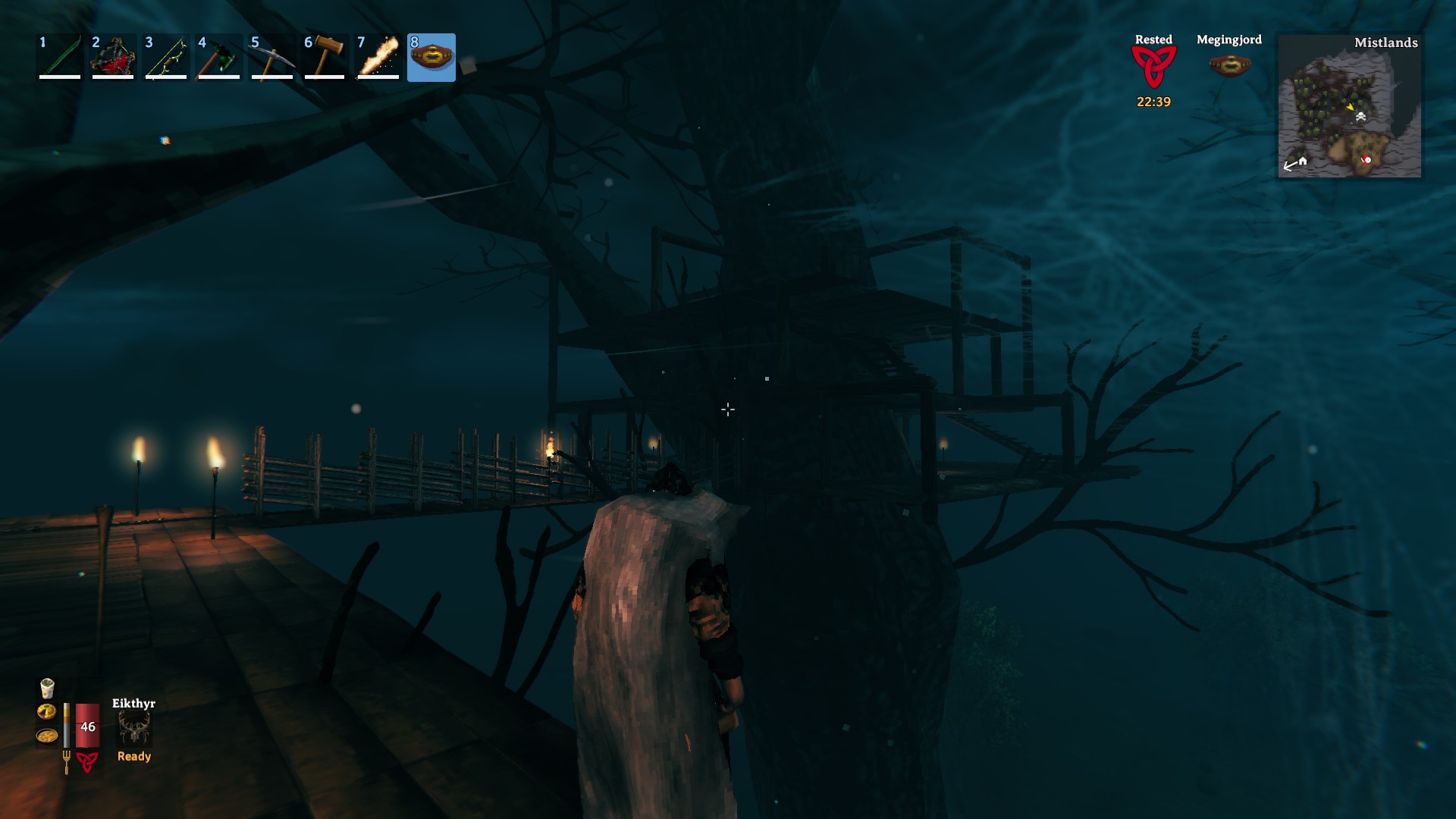The width and height of the screenshot is (1456, 819).
Task: Click the house icon on the minimap
Action: click(x=1303, y=162)
